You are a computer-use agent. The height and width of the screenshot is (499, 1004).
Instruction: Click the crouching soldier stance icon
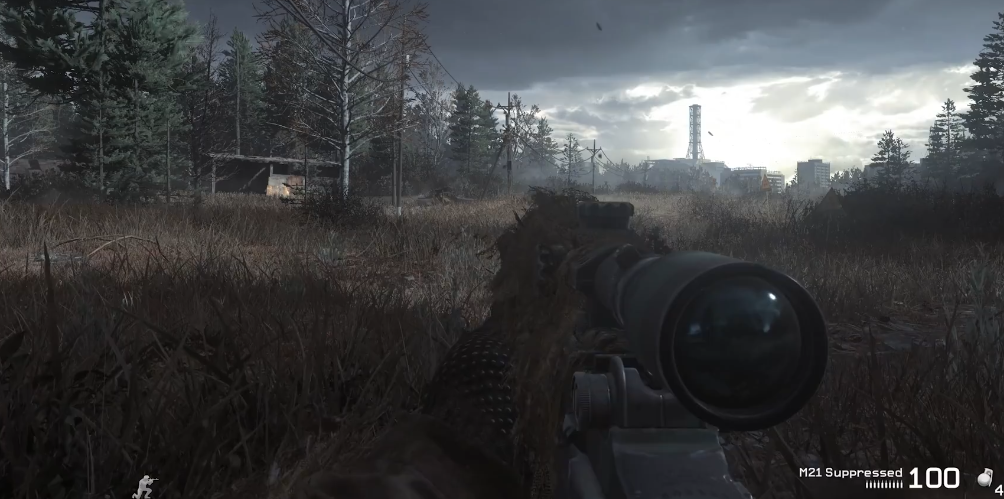146,486
